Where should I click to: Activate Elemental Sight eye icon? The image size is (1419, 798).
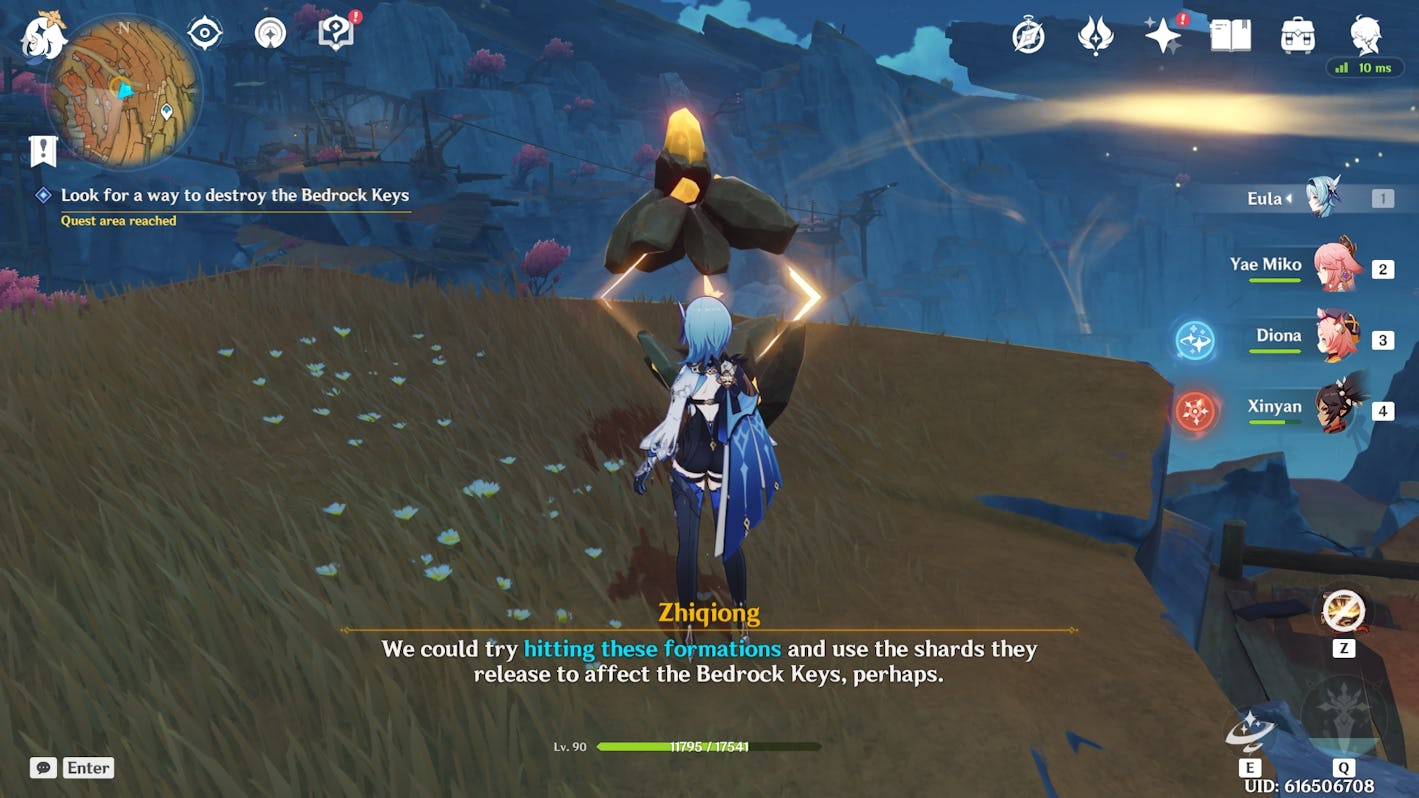(x=203, y=31)
